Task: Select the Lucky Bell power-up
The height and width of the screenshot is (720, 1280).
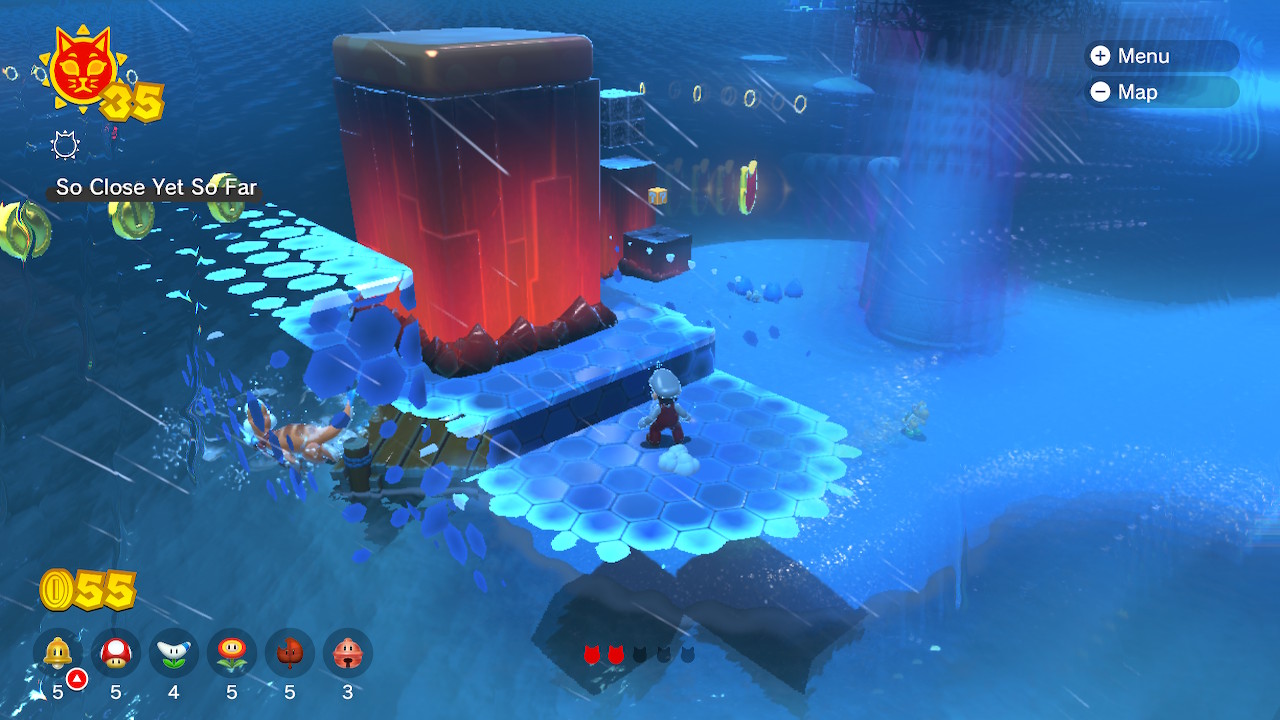Action: (348, 654)
